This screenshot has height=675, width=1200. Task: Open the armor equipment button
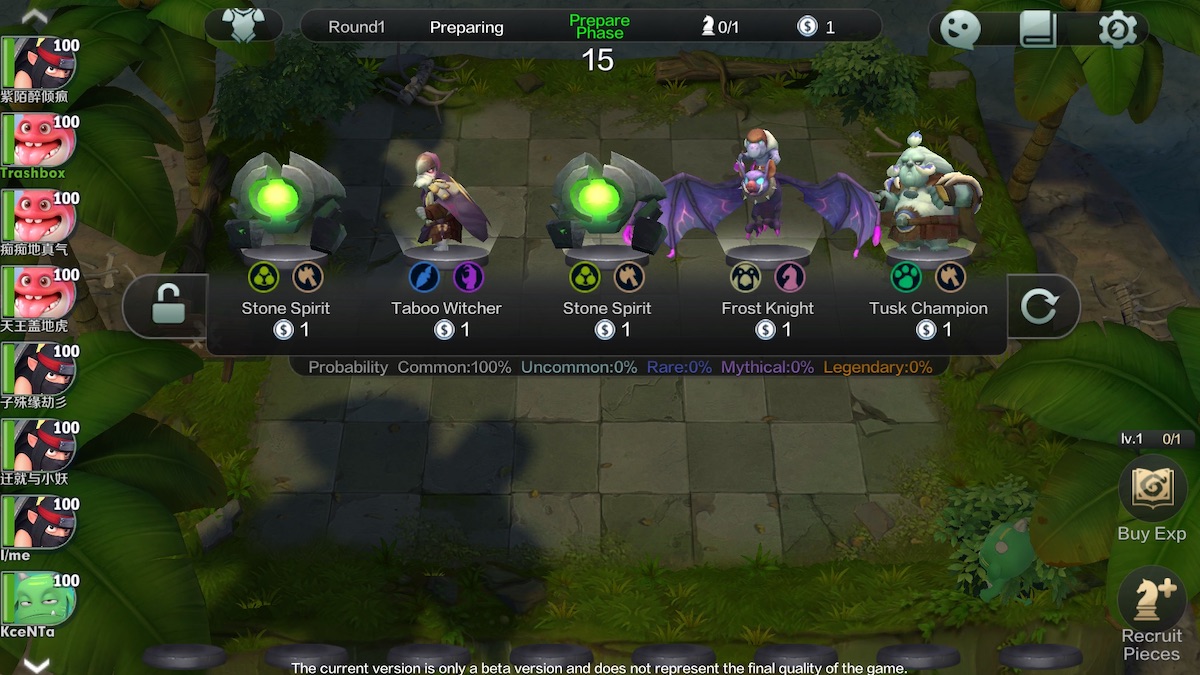(244, 26)
